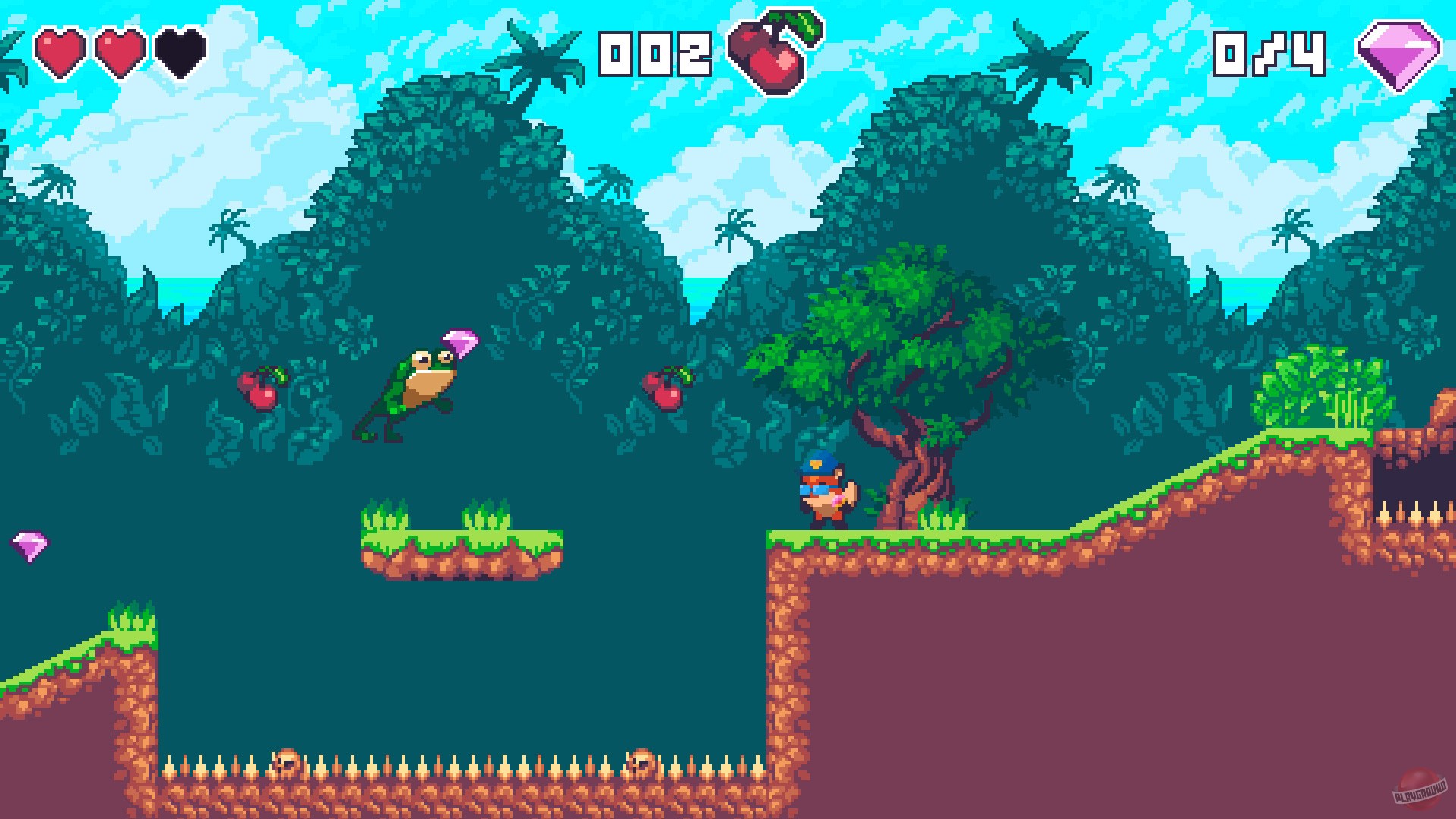Image resolution: width=1456 pixels, height=819 pixels.
Task: Toggle the darkened empty heart in the HUD
Action: tap(178, 53)
